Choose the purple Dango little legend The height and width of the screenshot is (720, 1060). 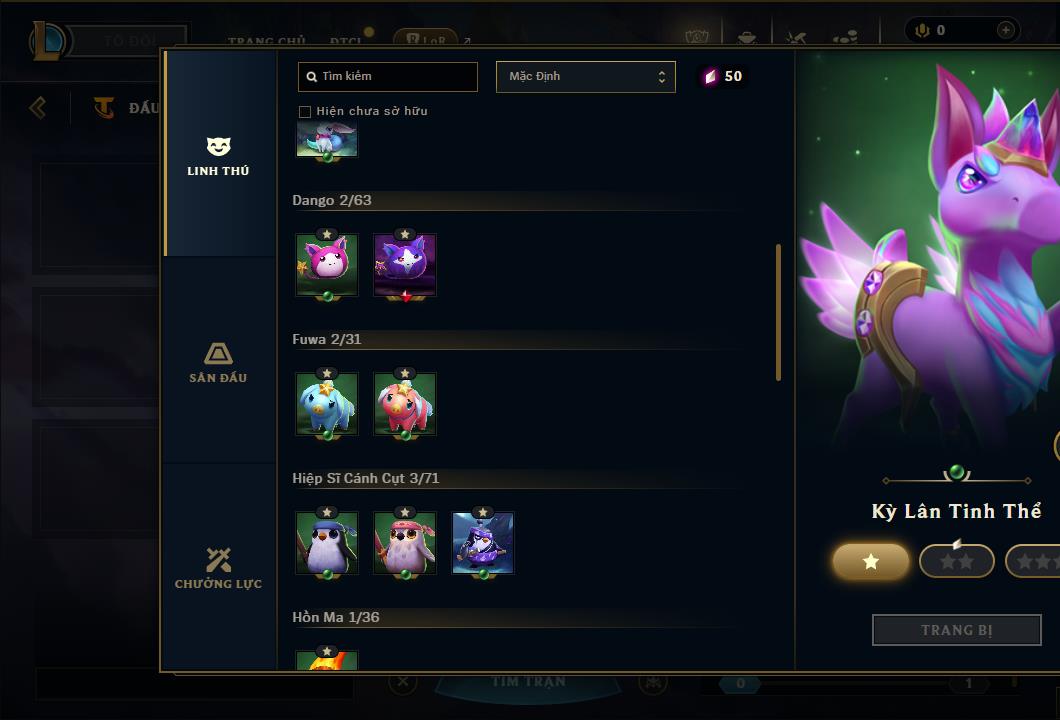point(405,266)
